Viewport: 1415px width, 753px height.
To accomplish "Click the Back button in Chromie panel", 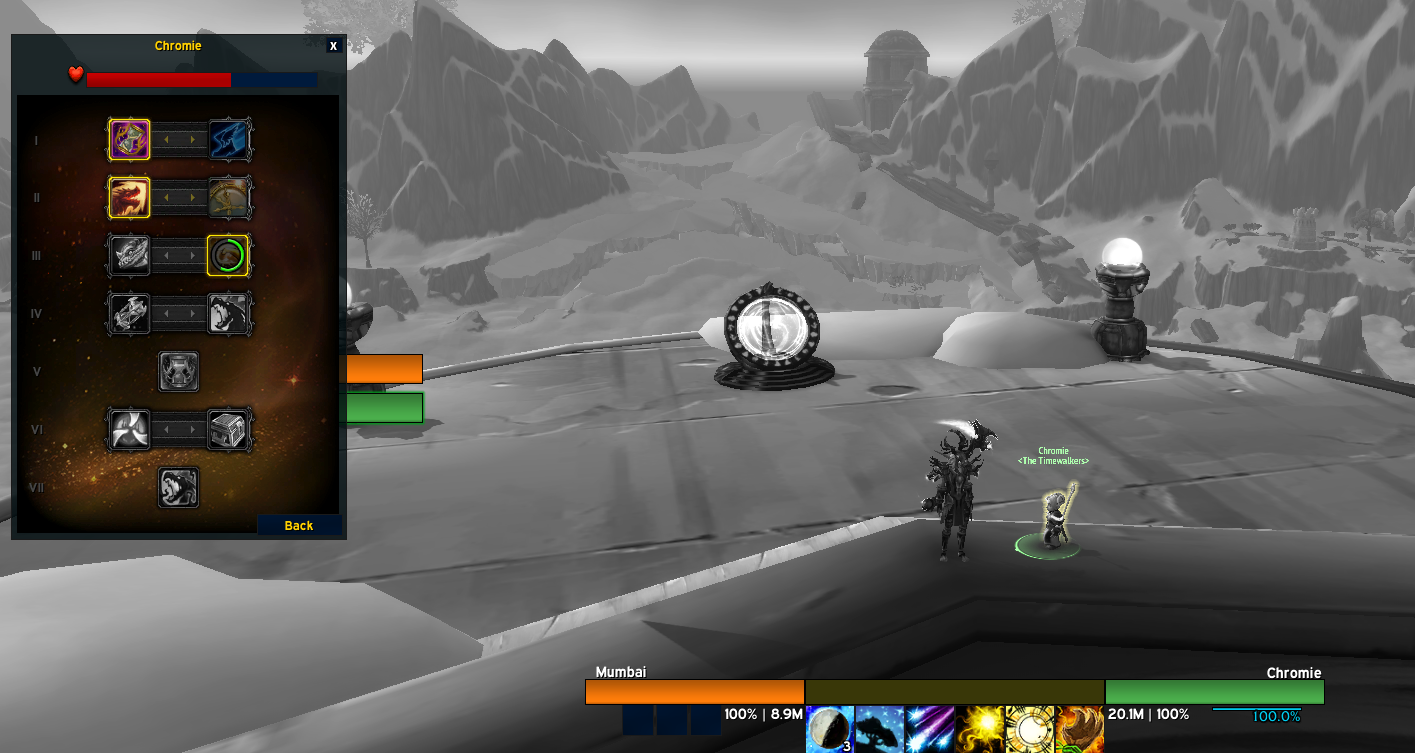I will pyautogui.click(x=299, y=525).
